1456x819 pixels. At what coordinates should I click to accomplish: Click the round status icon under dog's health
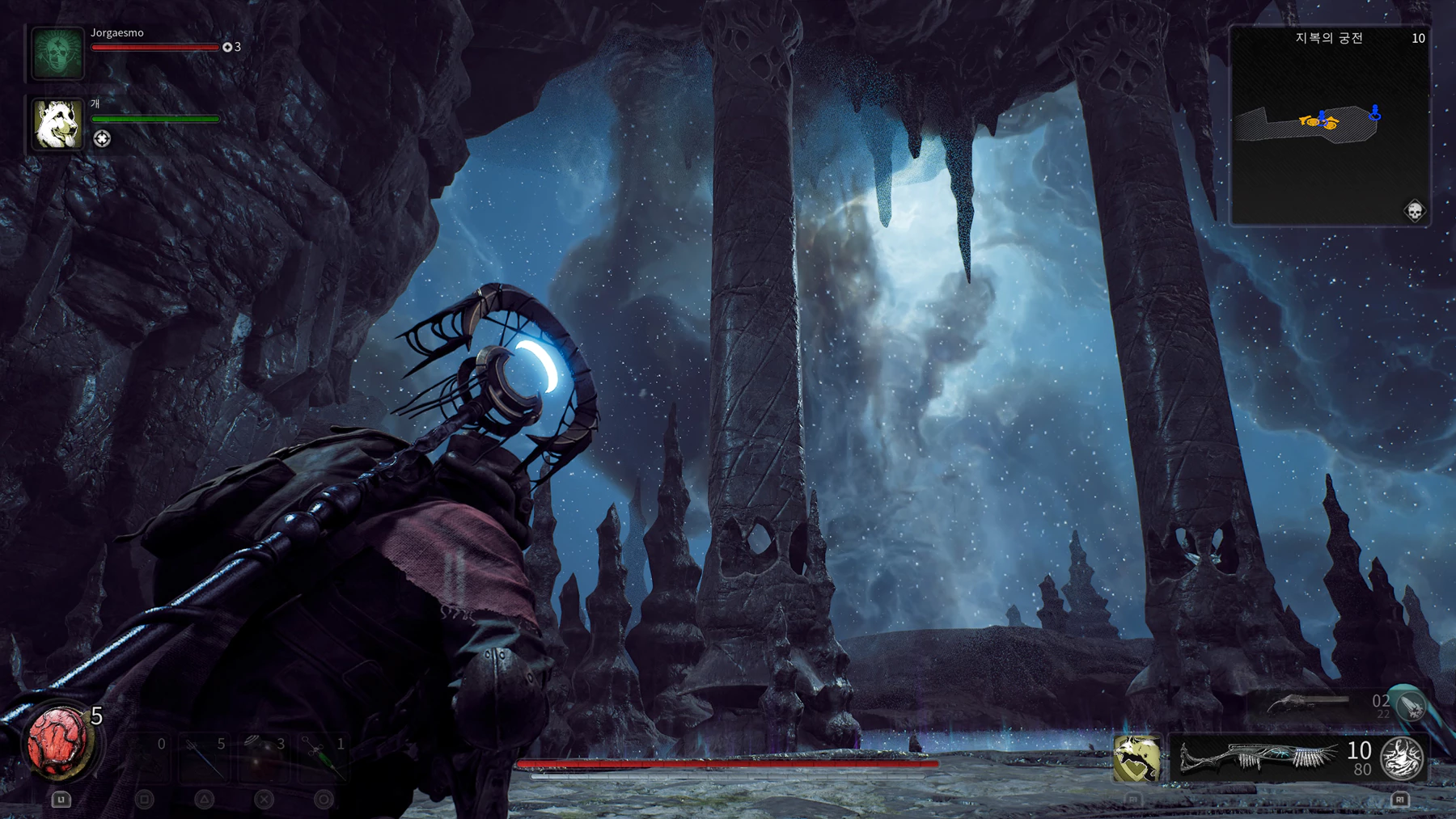(102, 139)
